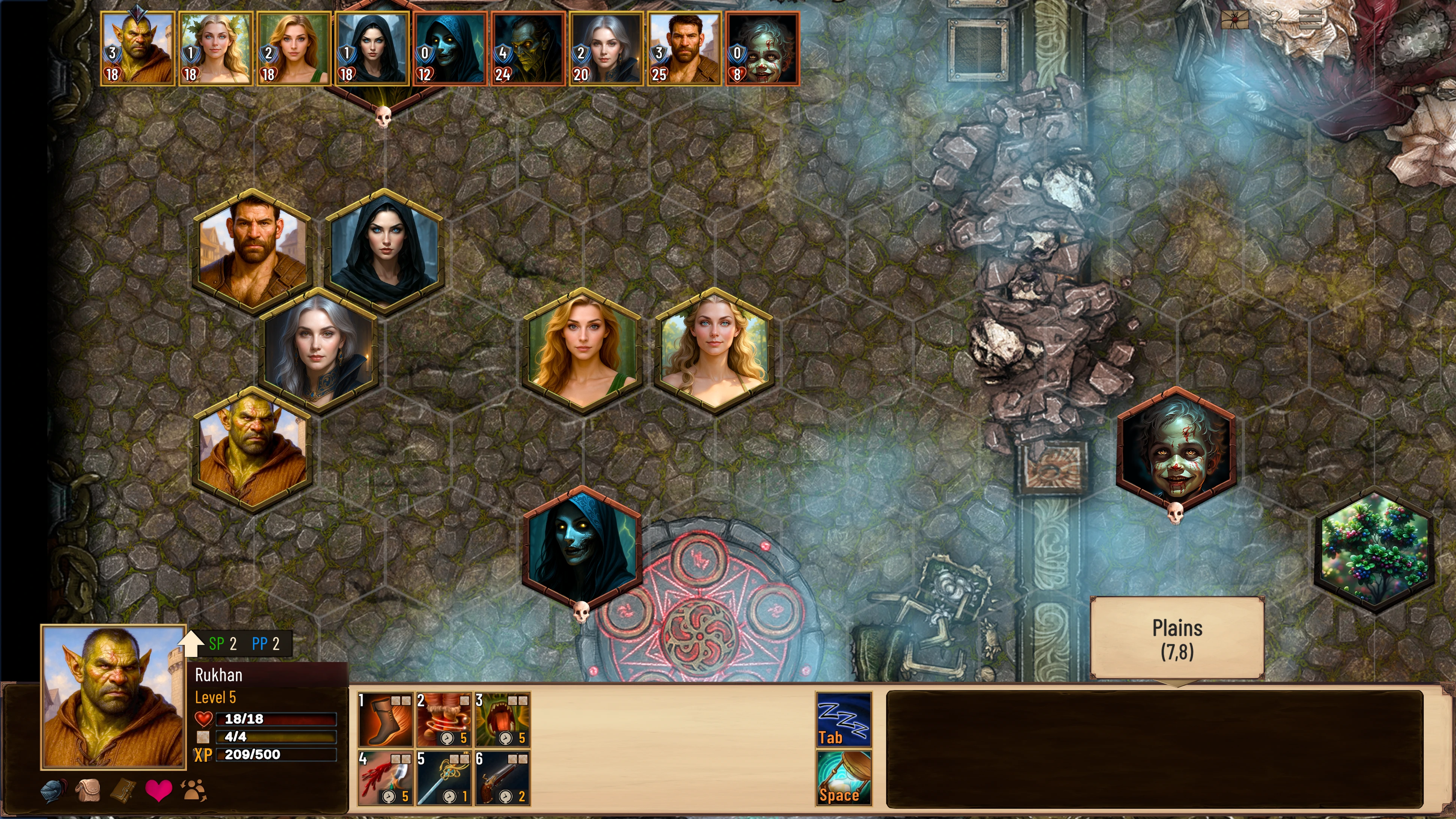Click Rukhan's large character portrait
The width and height of the screenshot is (1456, 819).
pyautogui.click(x=114, y=697)
